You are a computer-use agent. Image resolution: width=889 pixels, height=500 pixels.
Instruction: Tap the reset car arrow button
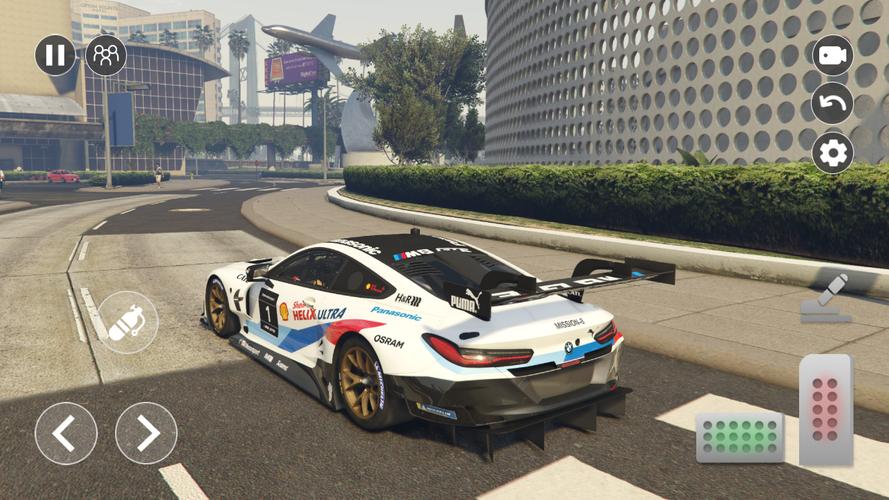832,103
